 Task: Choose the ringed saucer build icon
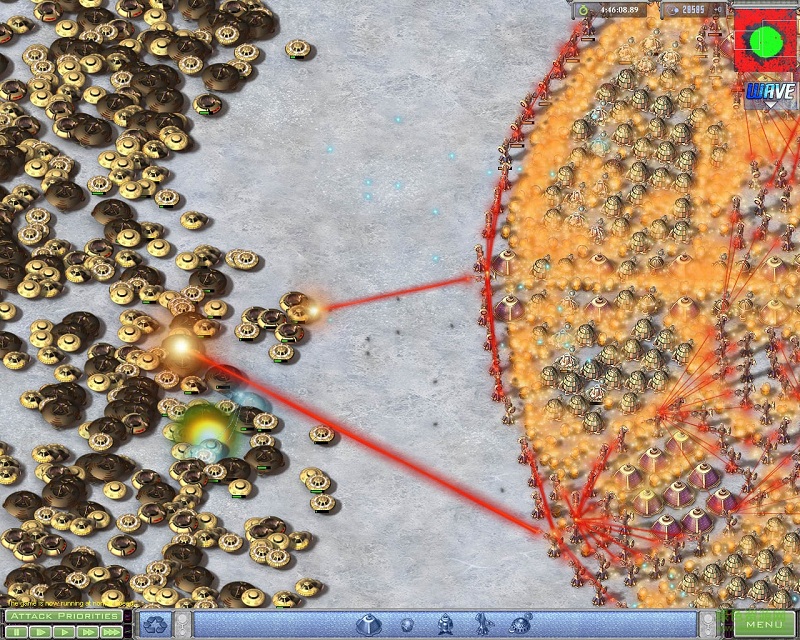click(x=520, y=625)
